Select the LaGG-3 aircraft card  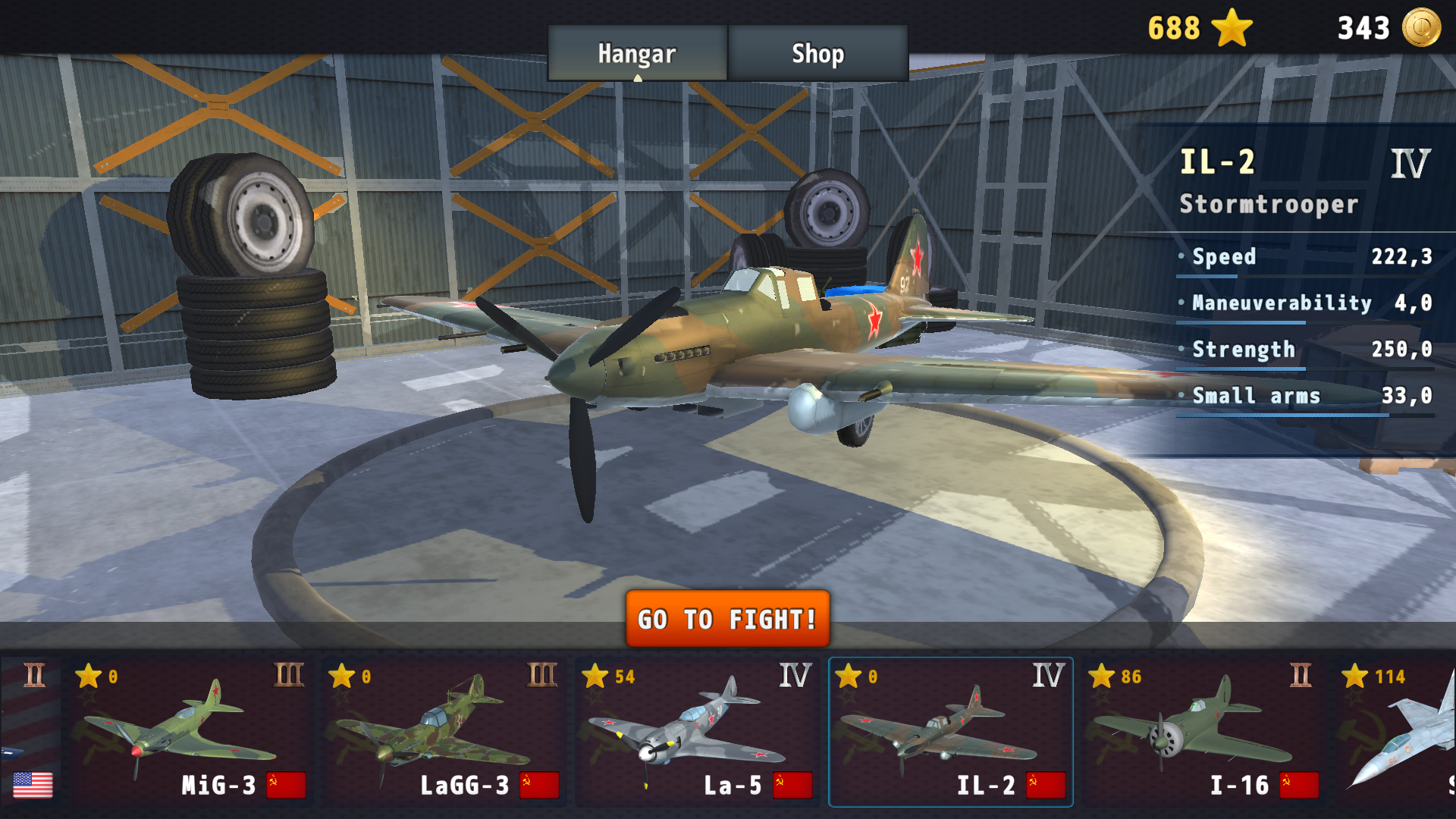pyautogui.click(x=444, y=728)
